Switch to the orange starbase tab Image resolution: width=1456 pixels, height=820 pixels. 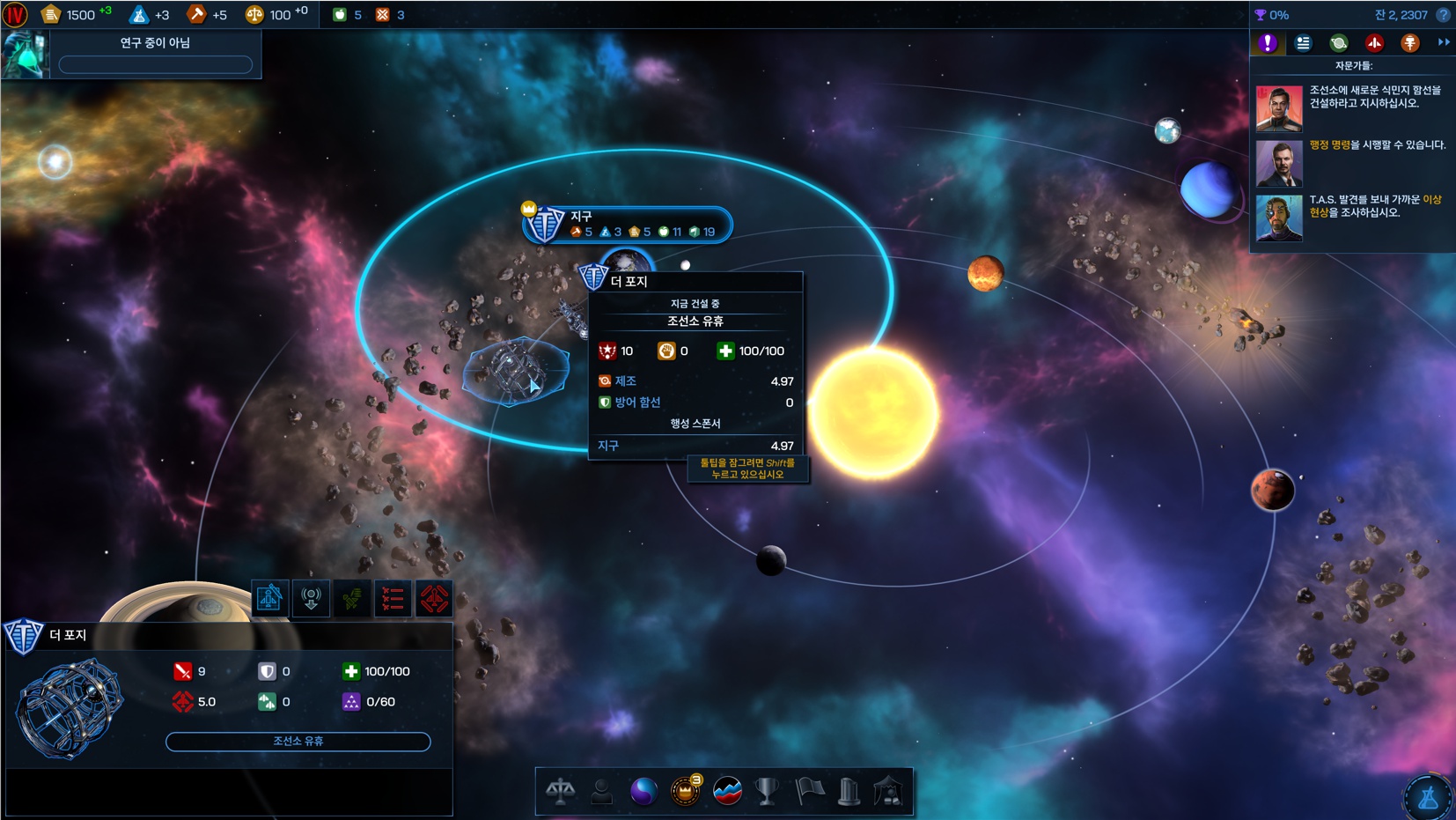1409,43
